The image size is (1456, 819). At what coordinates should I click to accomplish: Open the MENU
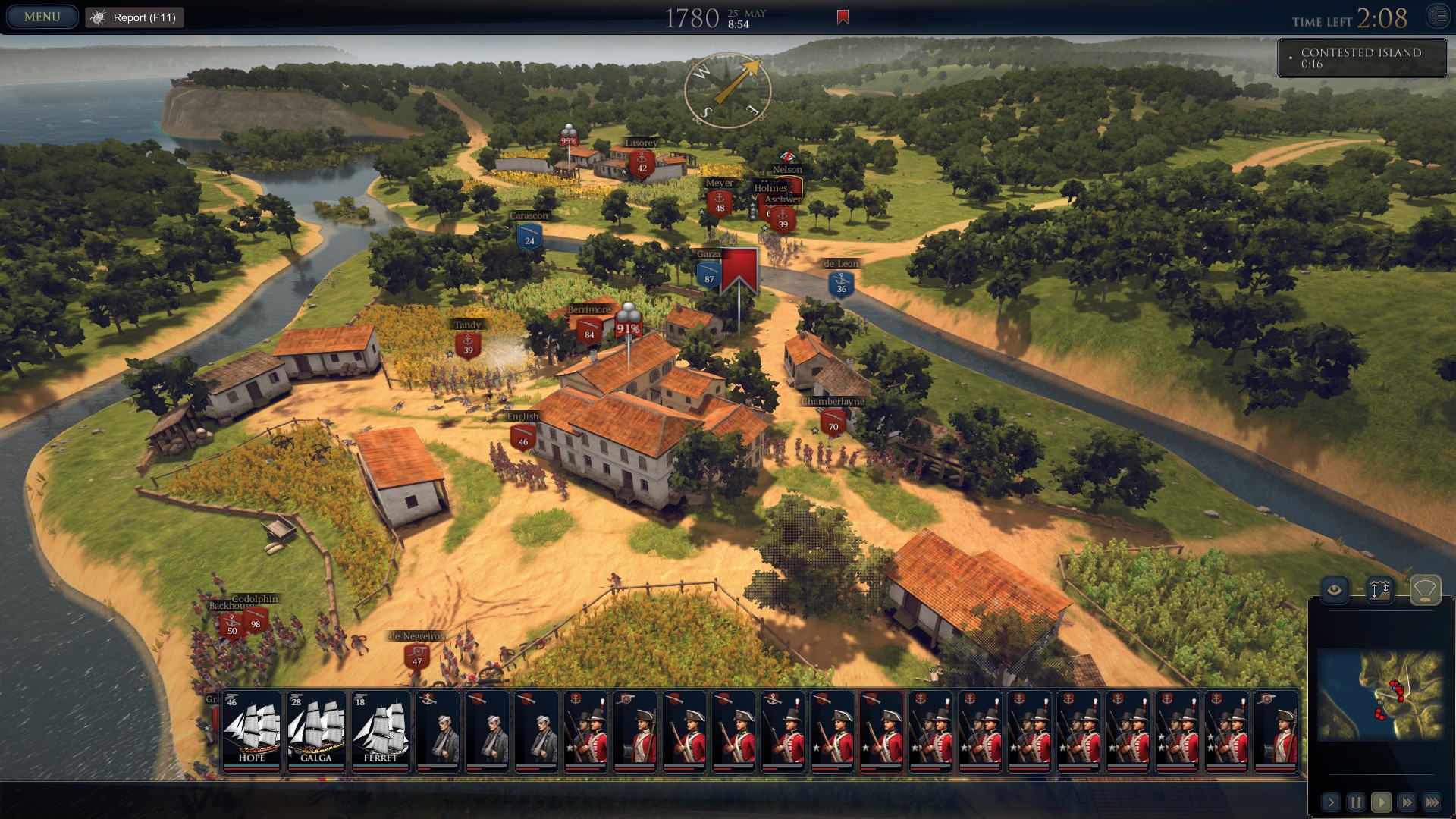pyautogui.click(x=42, y=15)
